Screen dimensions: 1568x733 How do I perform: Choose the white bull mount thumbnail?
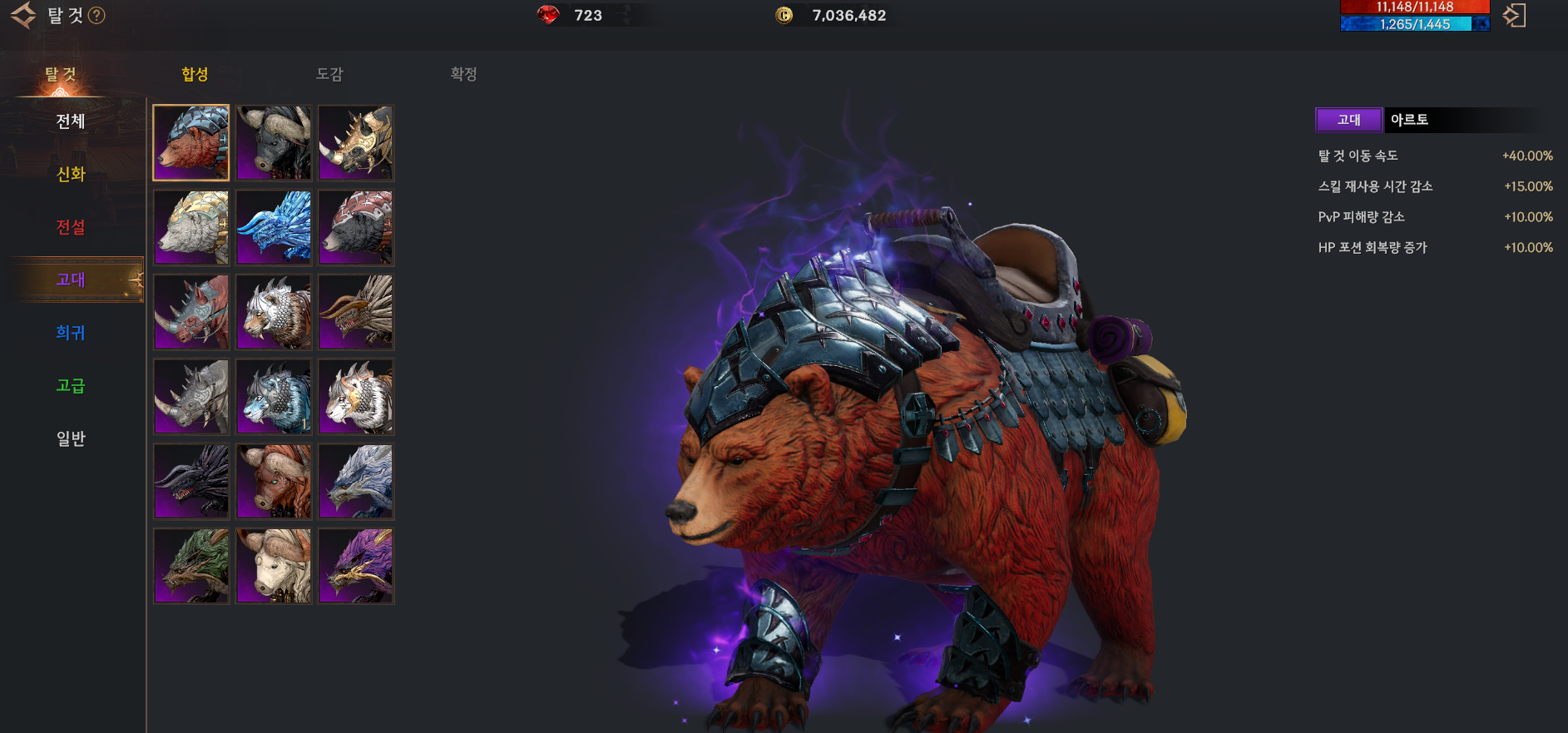(274, 566)
